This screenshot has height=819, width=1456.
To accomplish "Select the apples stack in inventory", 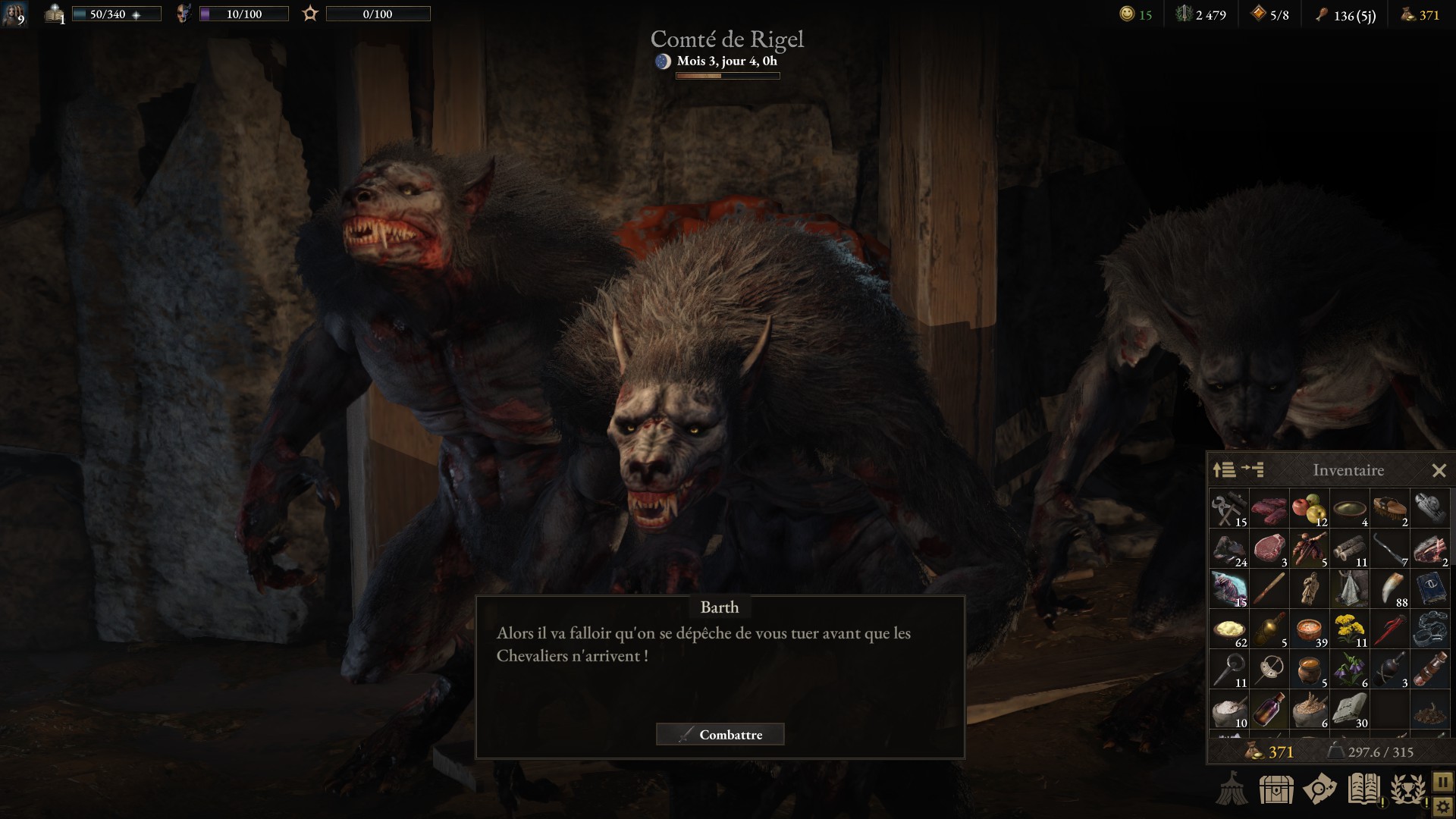I will click(1309, 509).
